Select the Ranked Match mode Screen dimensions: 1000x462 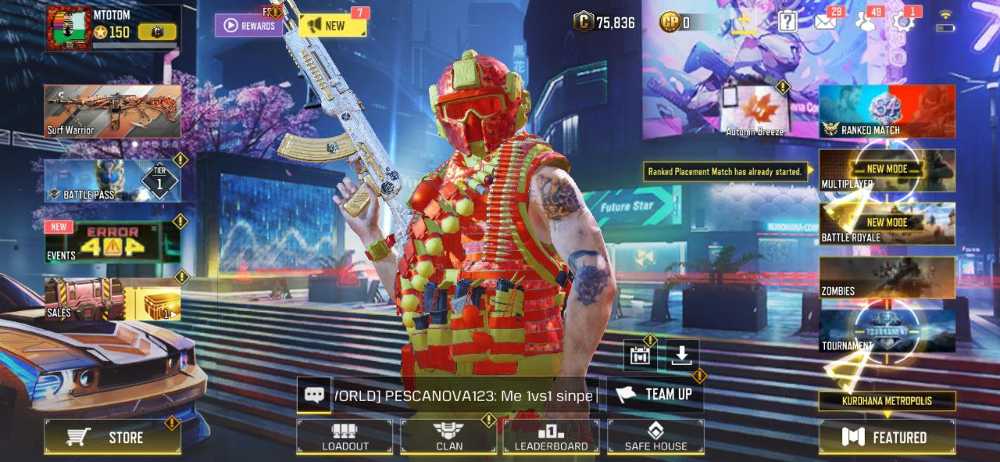[887, 111]
